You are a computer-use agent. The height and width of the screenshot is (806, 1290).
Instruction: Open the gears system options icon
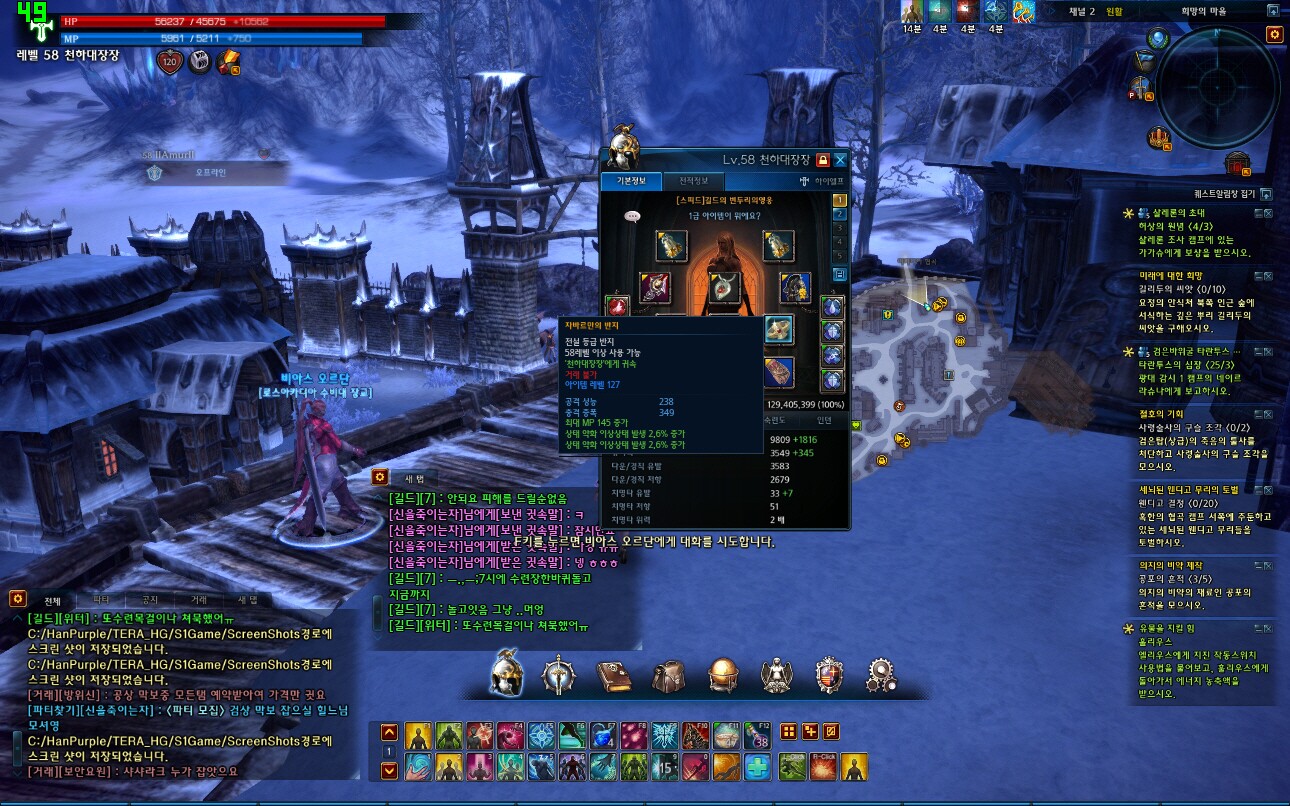(882, 676)
